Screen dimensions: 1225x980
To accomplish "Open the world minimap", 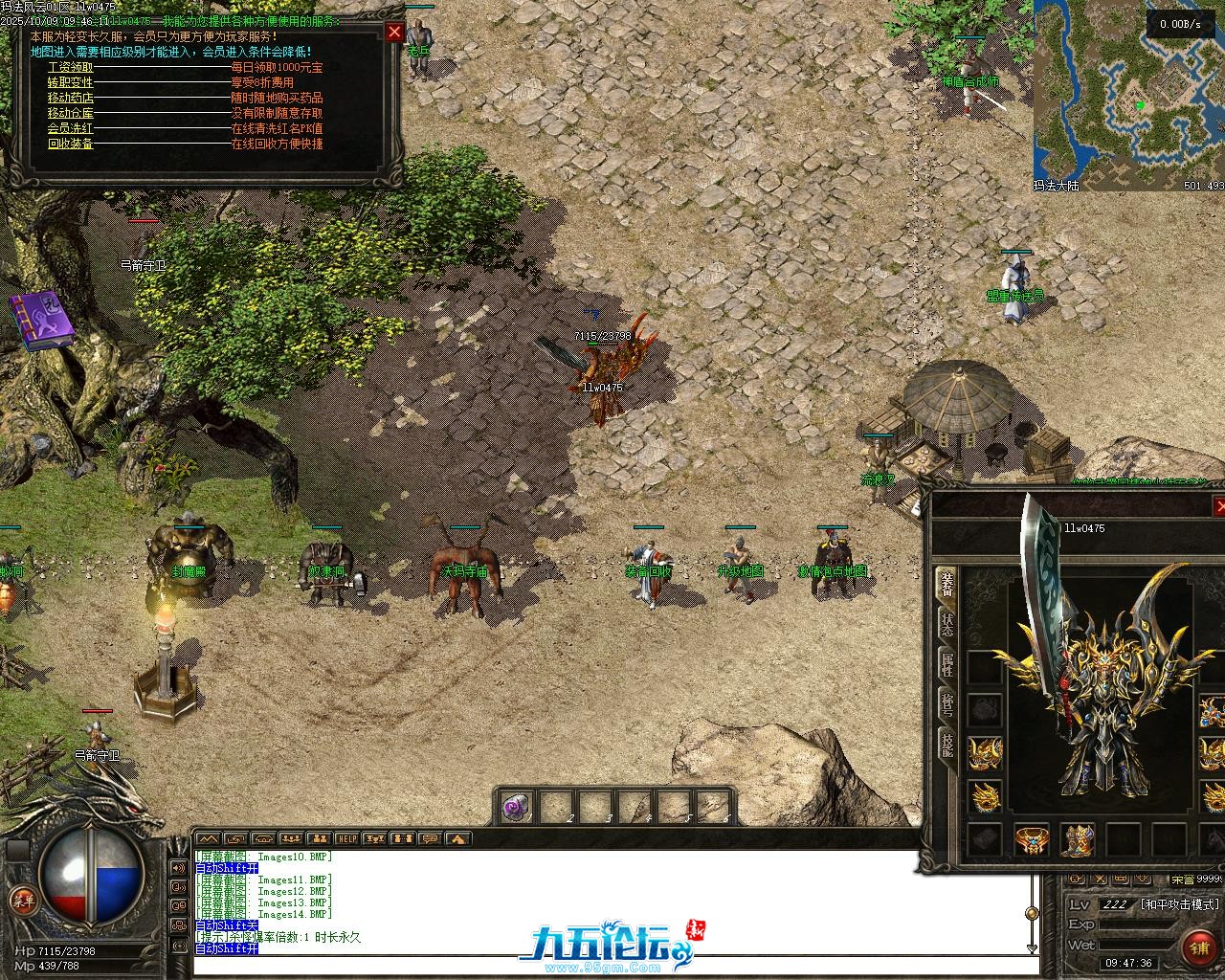I will tap(1128, 92).
